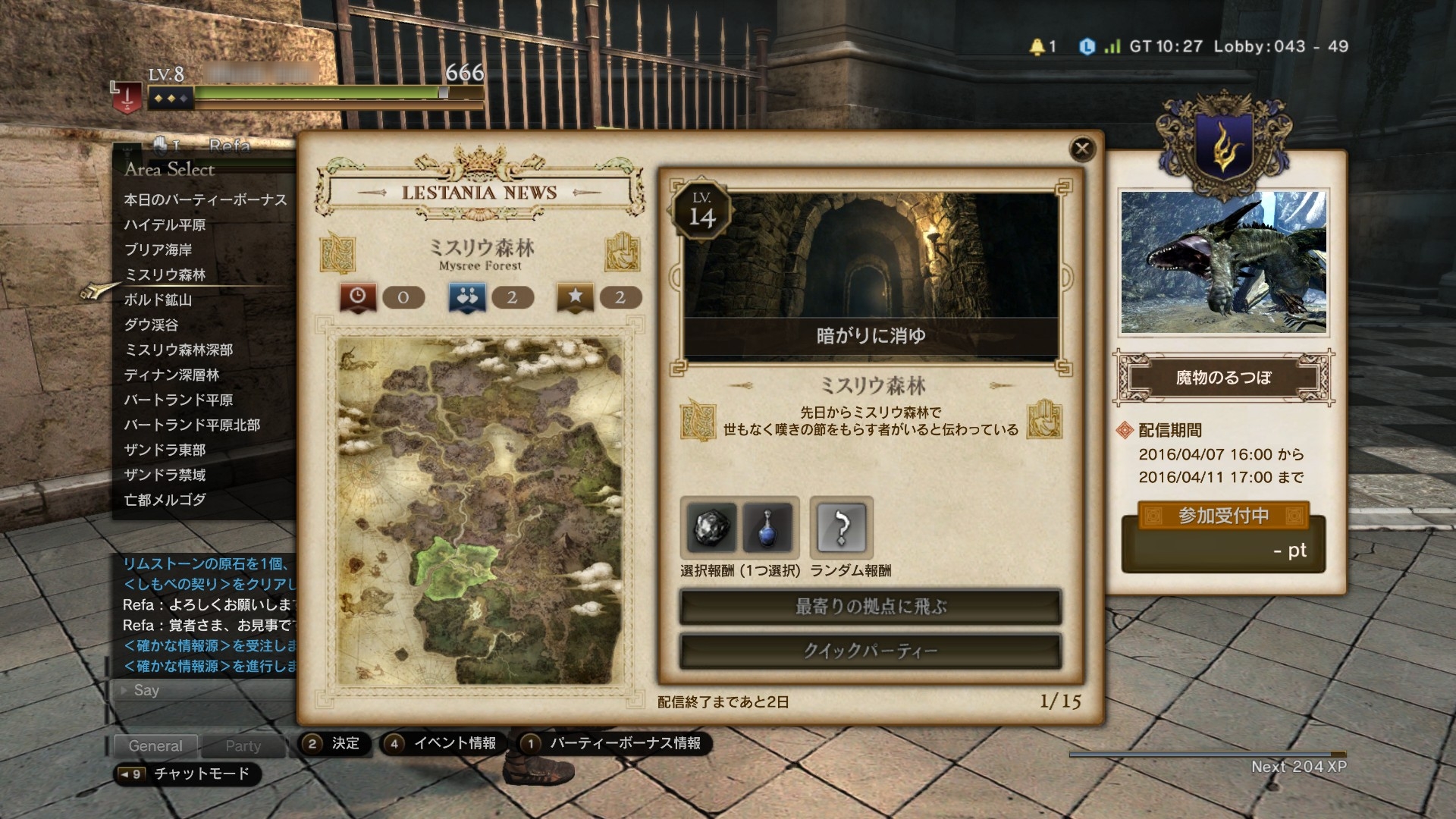This screenshot has width=1456, height=819.
Task: Open the 魔物のるつぼ event banner
Action: click(1223, 378)
